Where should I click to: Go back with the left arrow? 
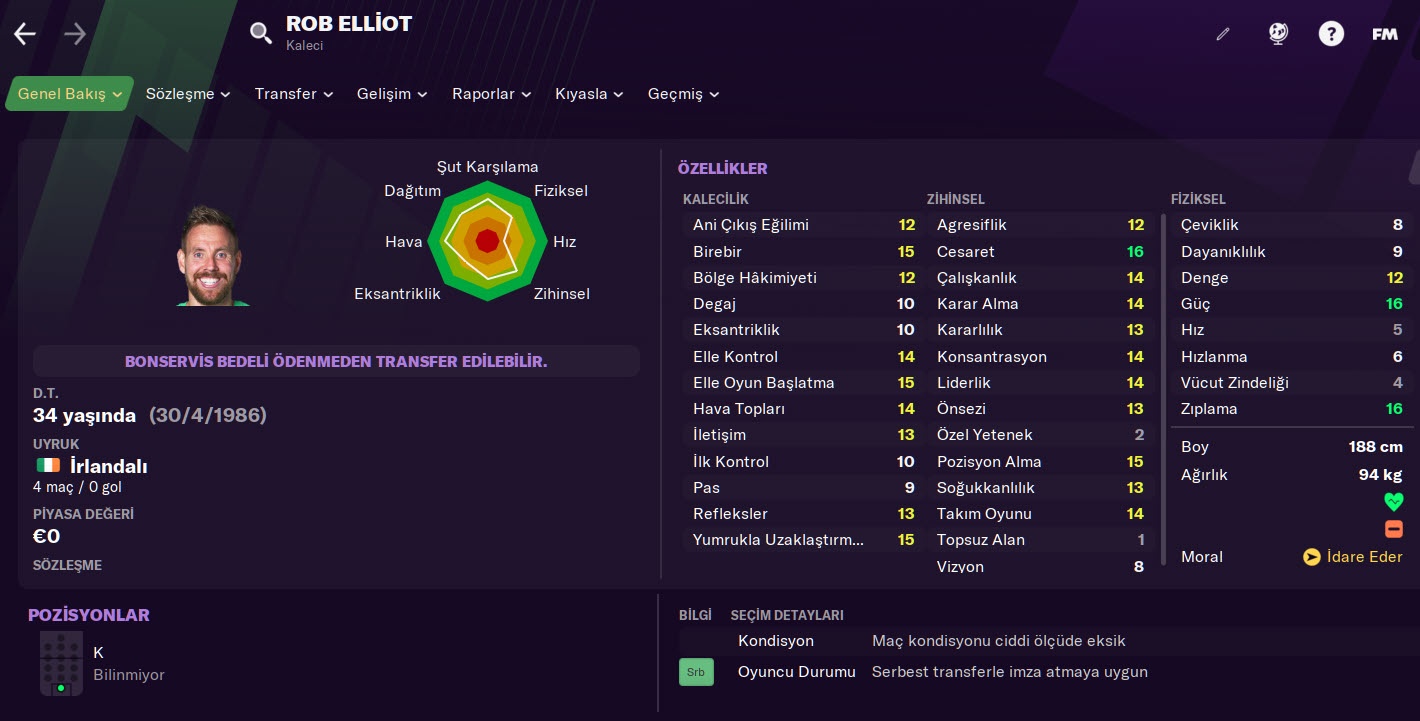25,34
